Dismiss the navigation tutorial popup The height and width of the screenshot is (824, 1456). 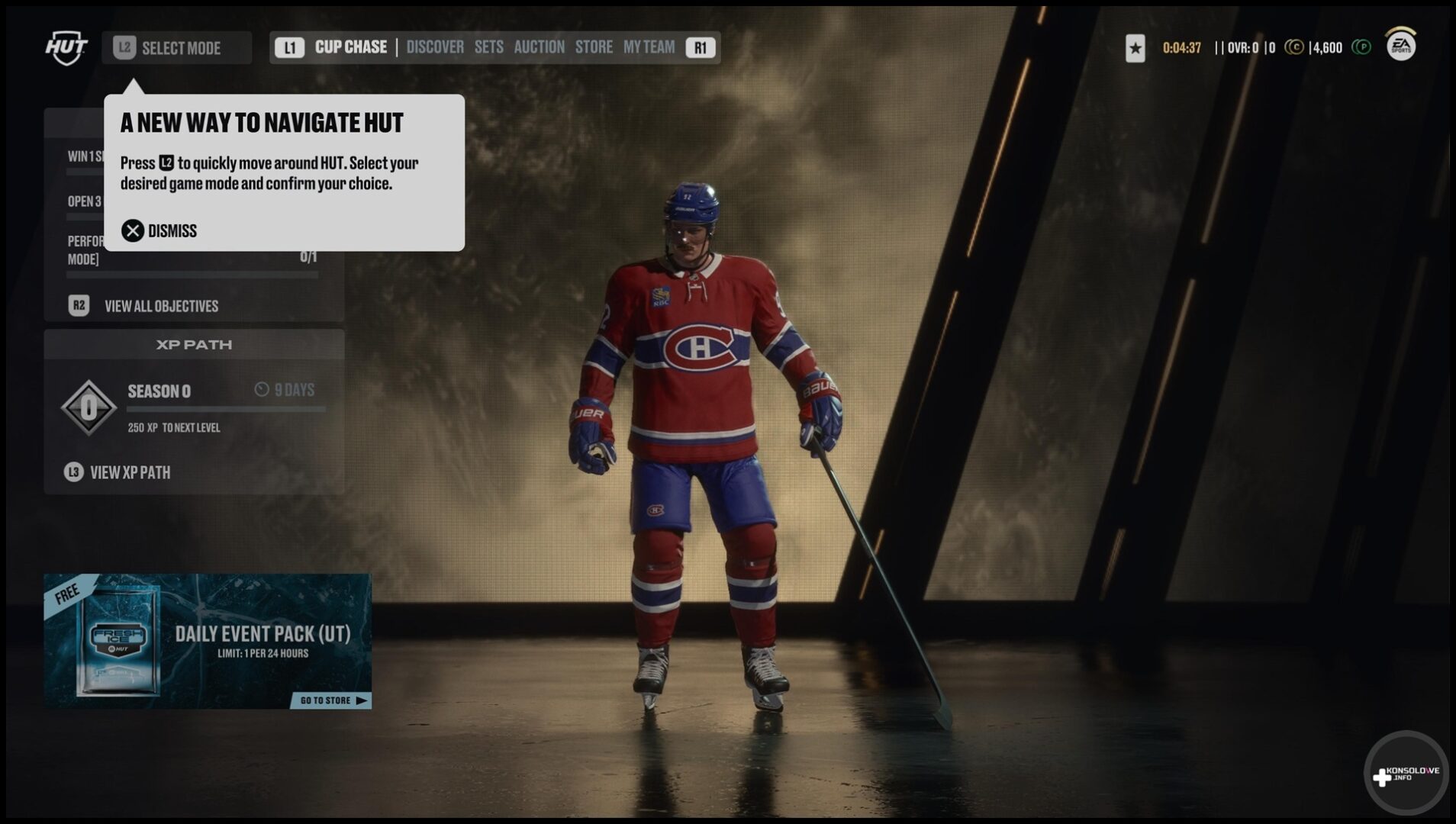[x=159, y=230]
